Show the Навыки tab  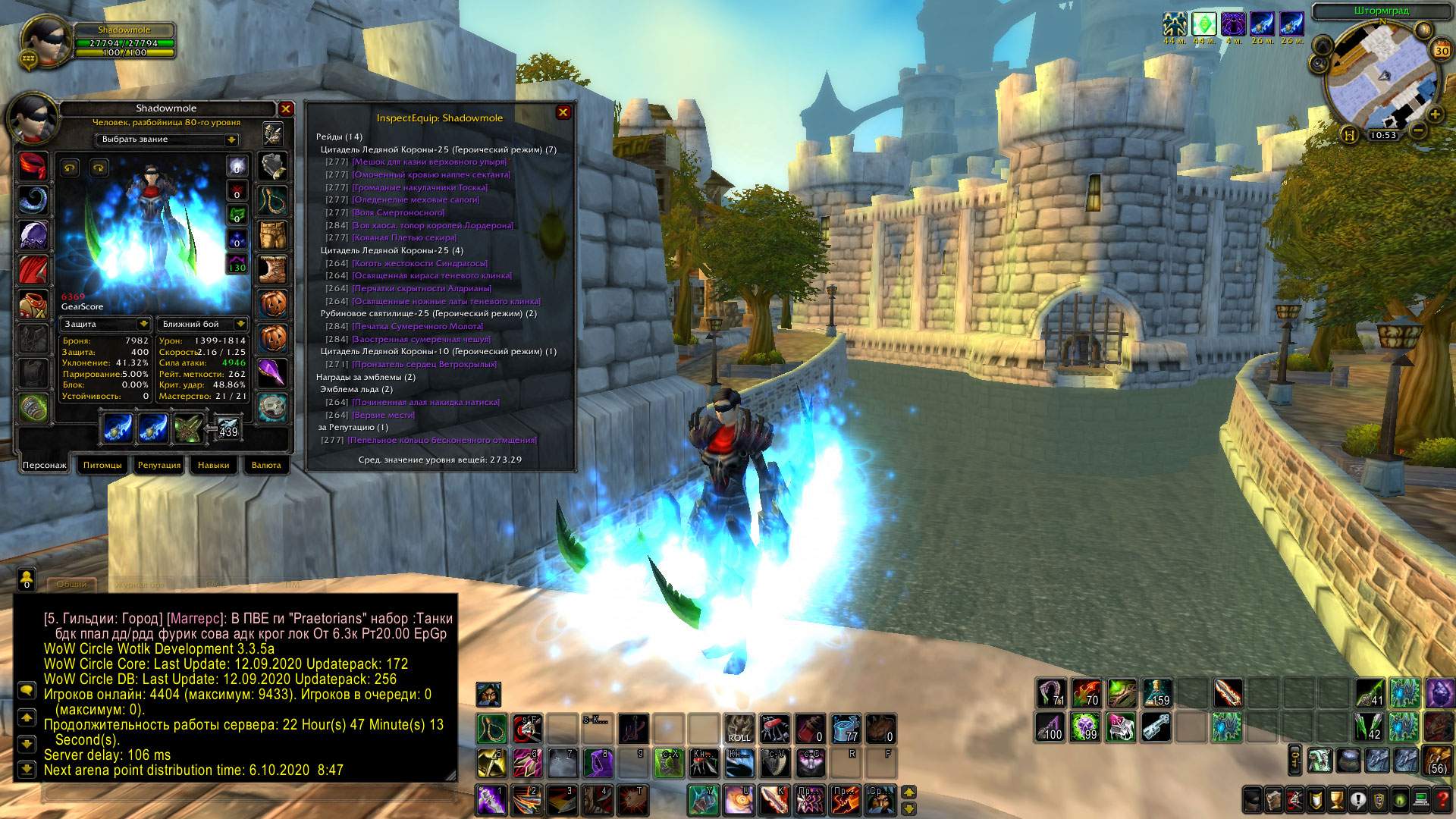tap(213, 465)
